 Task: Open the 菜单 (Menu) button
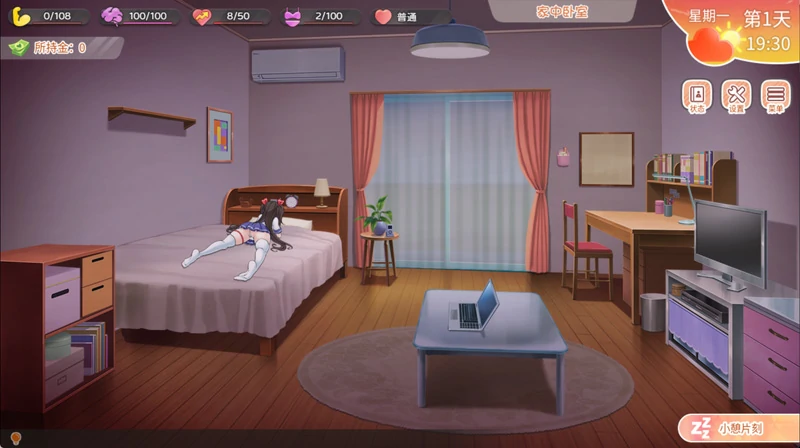point(774,96)
